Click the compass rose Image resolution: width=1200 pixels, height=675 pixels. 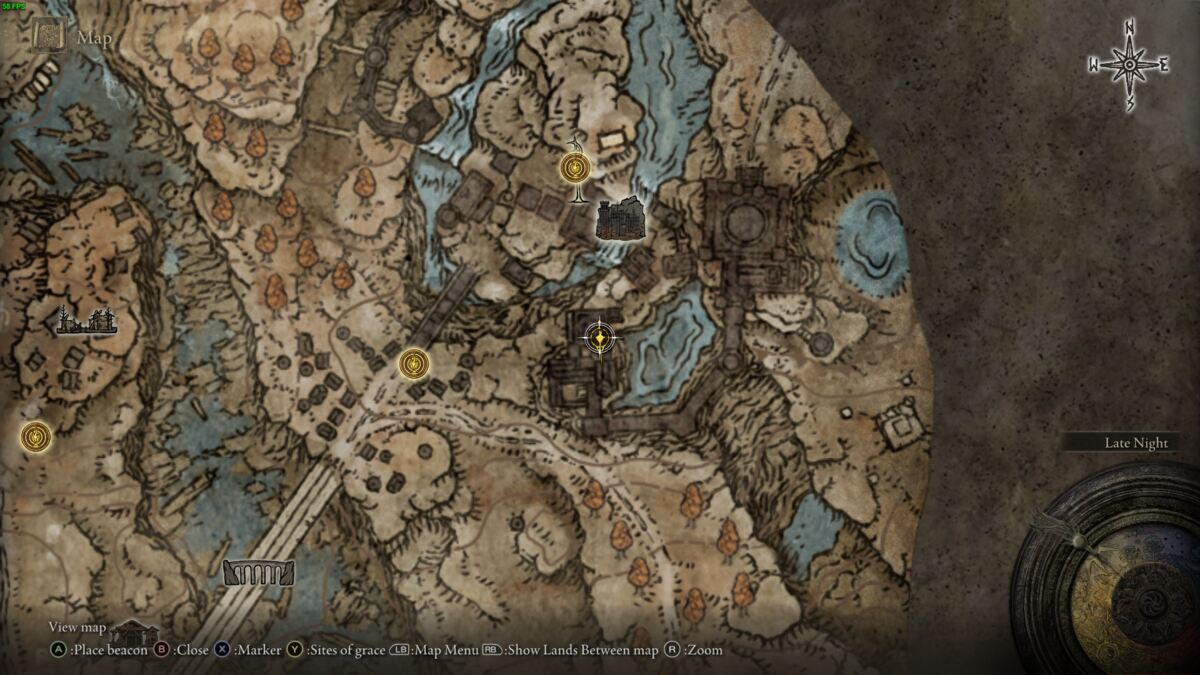point(1128,65)
